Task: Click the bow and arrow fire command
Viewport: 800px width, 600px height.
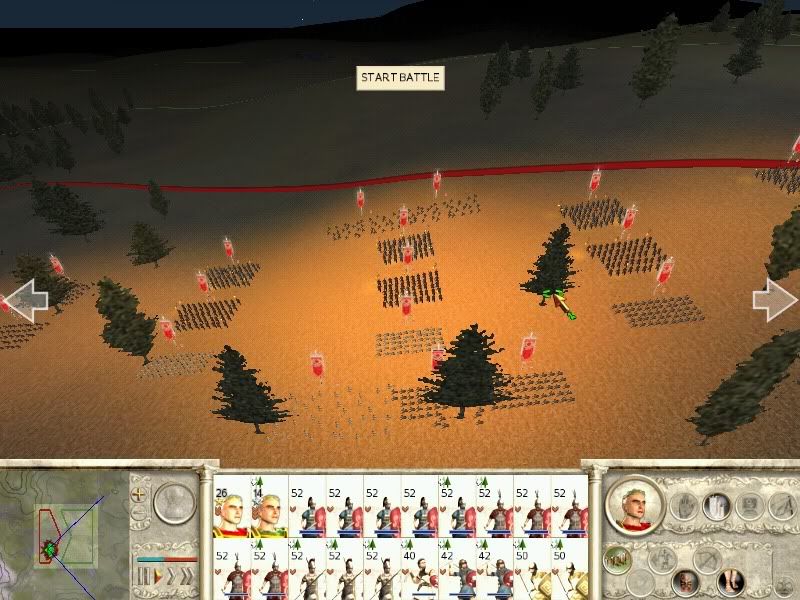Action: click(707, 560)
